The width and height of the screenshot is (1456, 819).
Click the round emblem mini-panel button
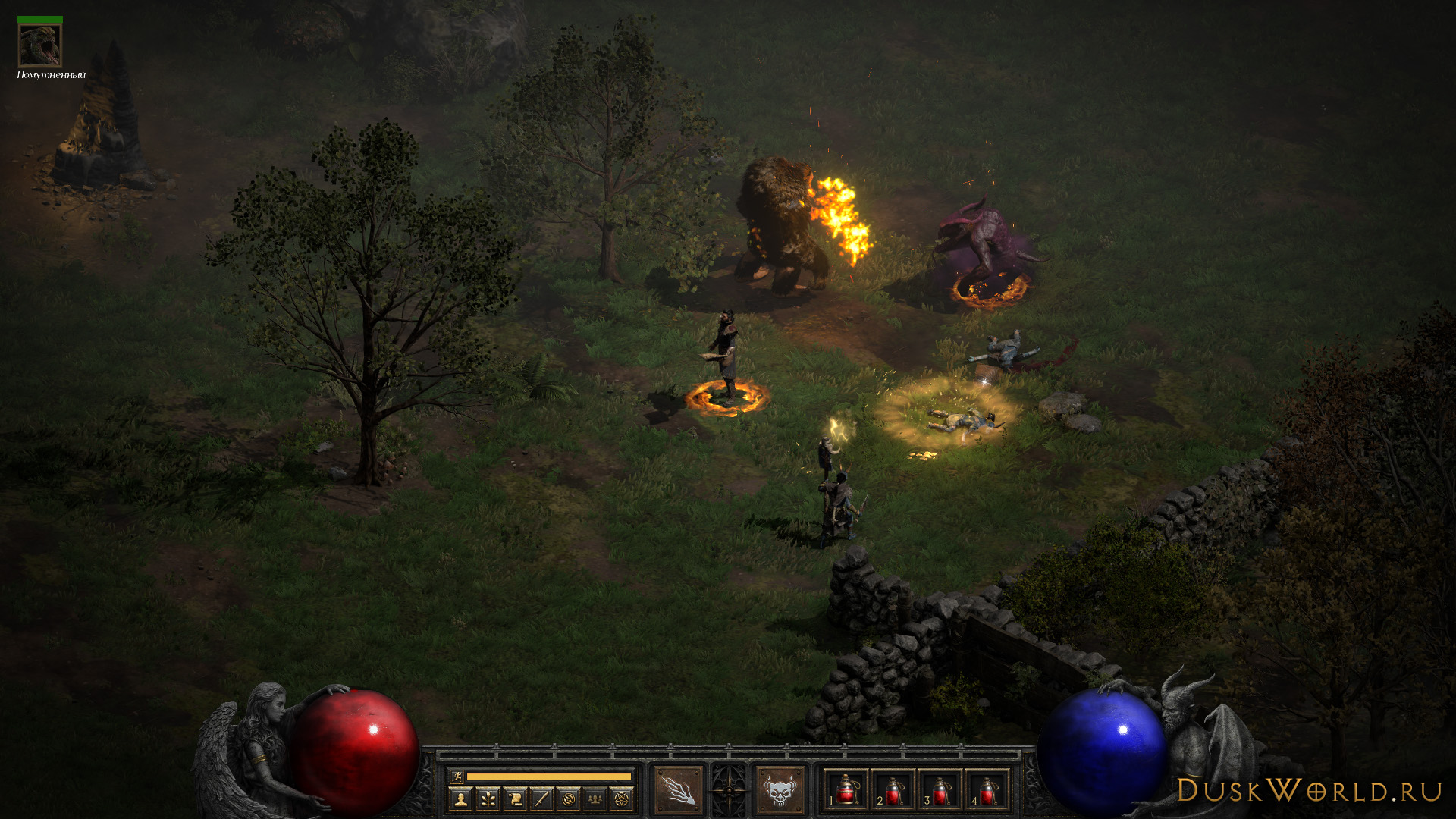point(569,799)
